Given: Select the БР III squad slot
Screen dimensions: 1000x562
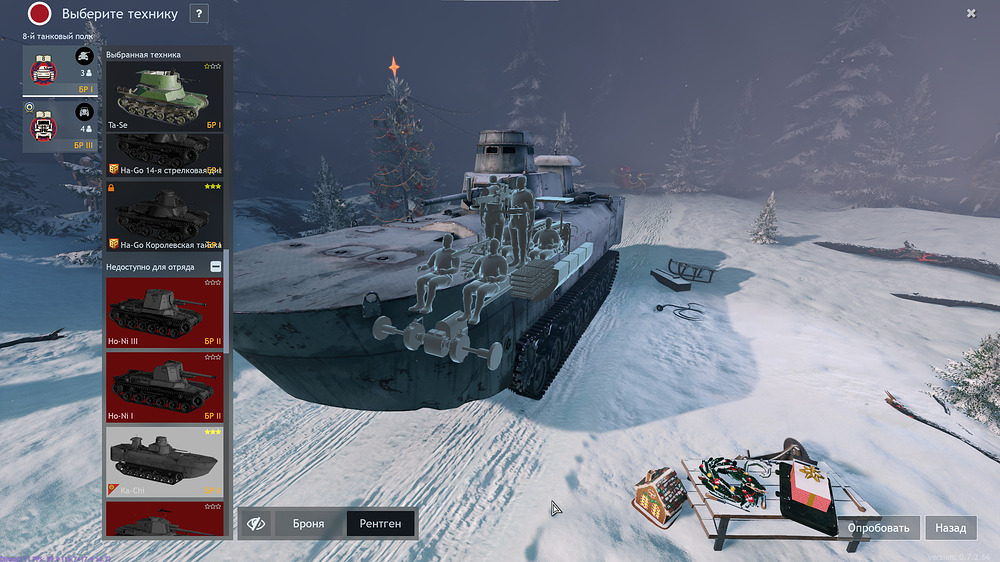Looking at the screenshot, I should (62, 125).
